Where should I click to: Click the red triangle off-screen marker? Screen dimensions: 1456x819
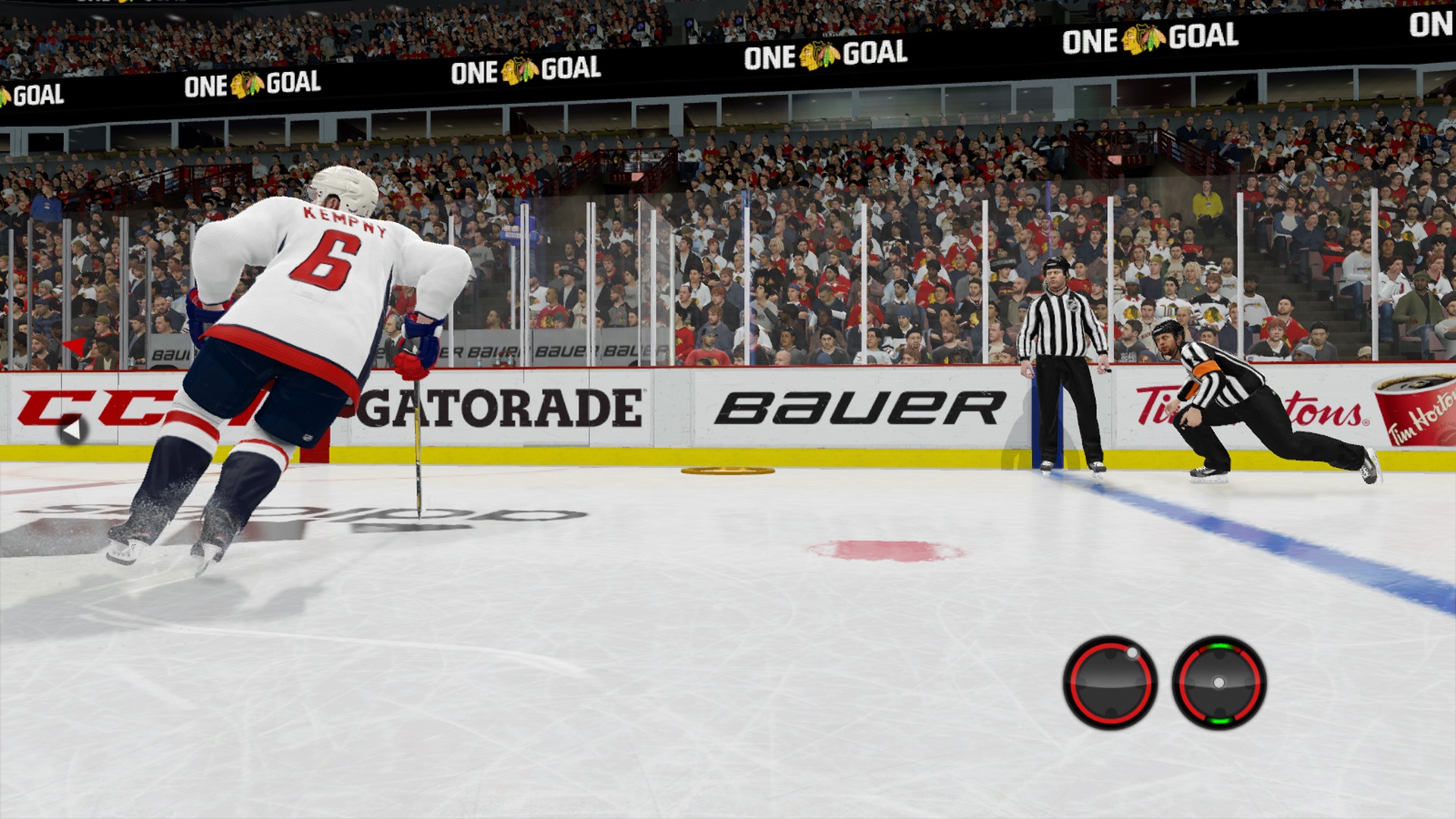(74, 347)
